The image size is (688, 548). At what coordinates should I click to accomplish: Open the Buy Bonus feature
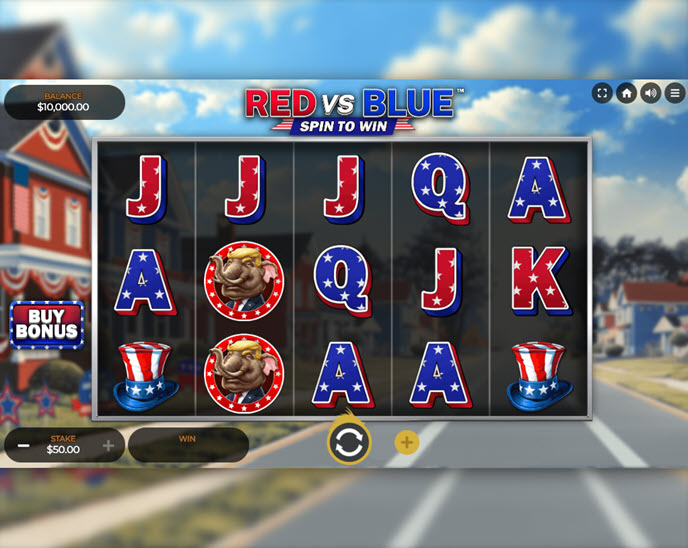pyautogui.click(x=46, y=324)
